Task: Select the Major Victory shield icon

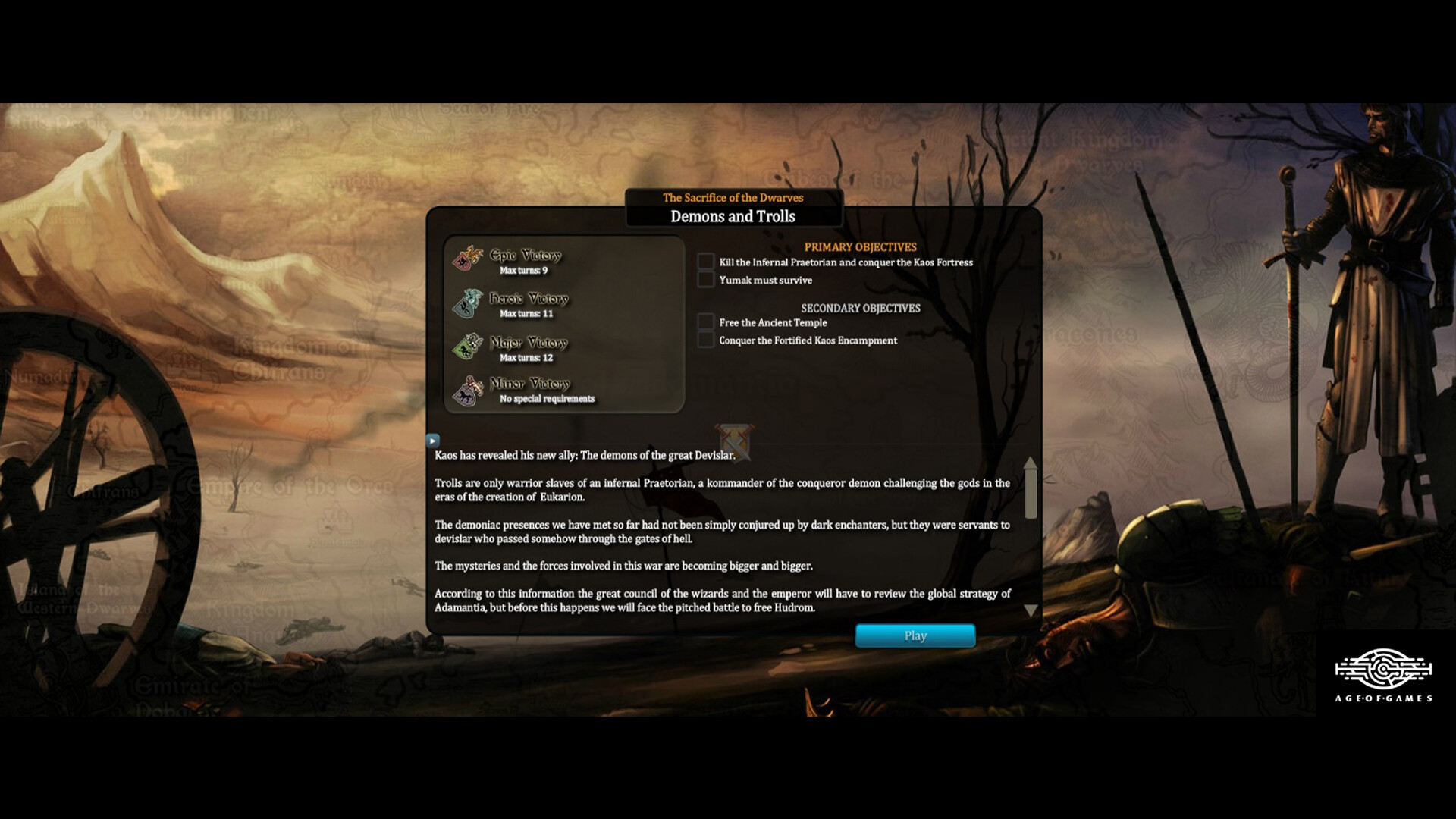Action: tap(466, 347)
